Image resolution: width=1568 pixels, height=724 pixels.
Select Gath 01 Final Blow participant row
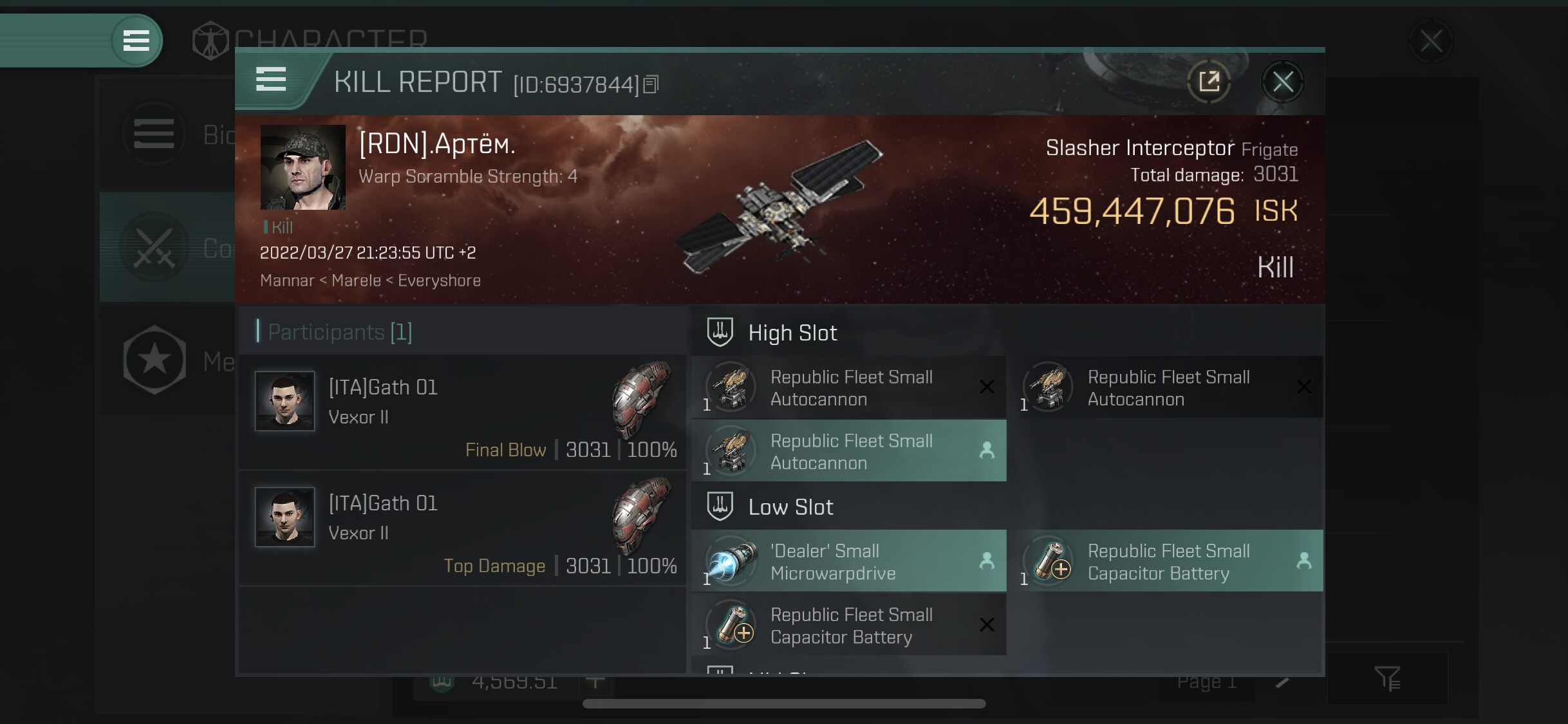point(462,413)
